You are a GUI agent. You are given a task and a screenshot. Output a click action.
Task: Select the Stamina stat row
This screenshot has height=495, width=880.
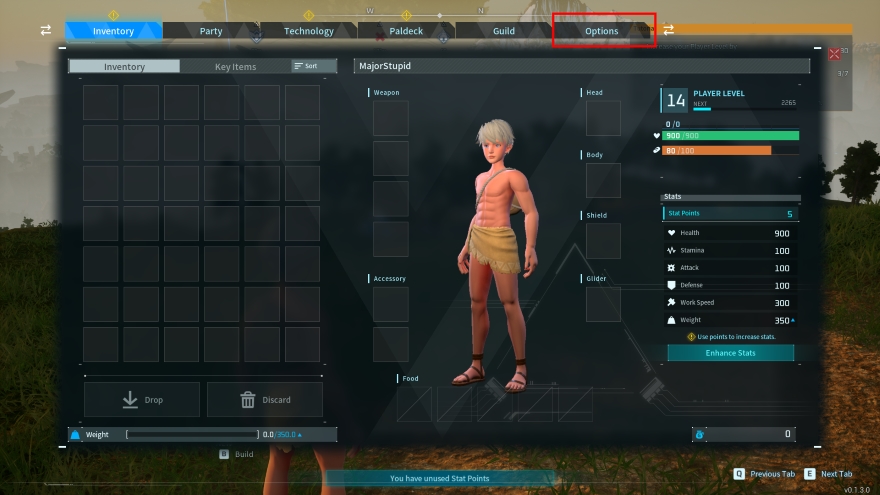(730, 250)
